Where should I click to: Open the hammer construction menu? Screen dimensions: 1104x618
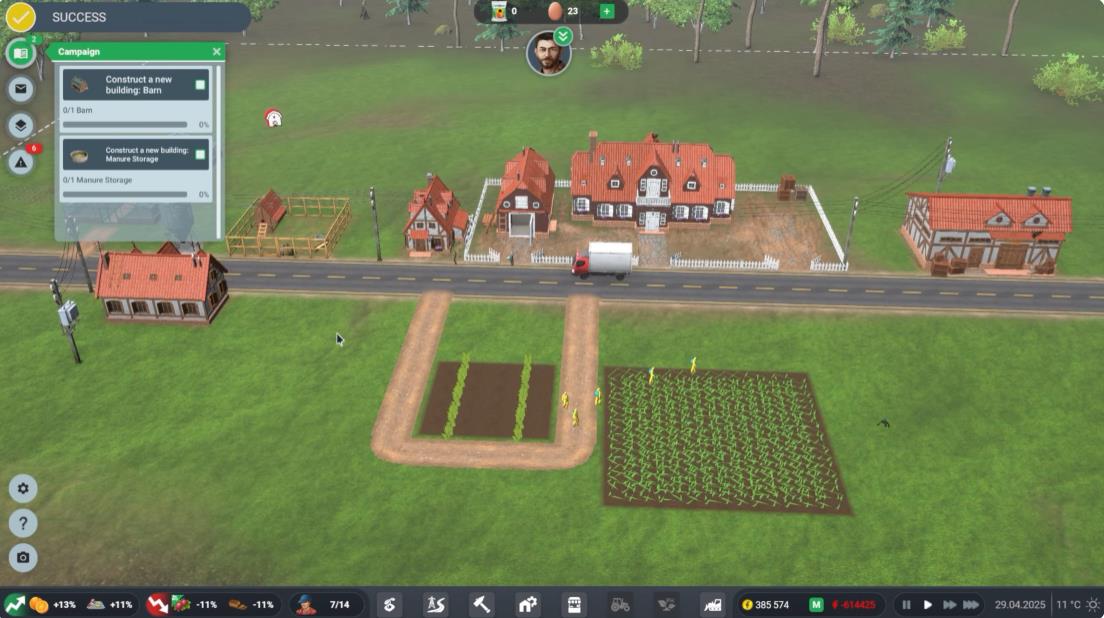(482, 604)
